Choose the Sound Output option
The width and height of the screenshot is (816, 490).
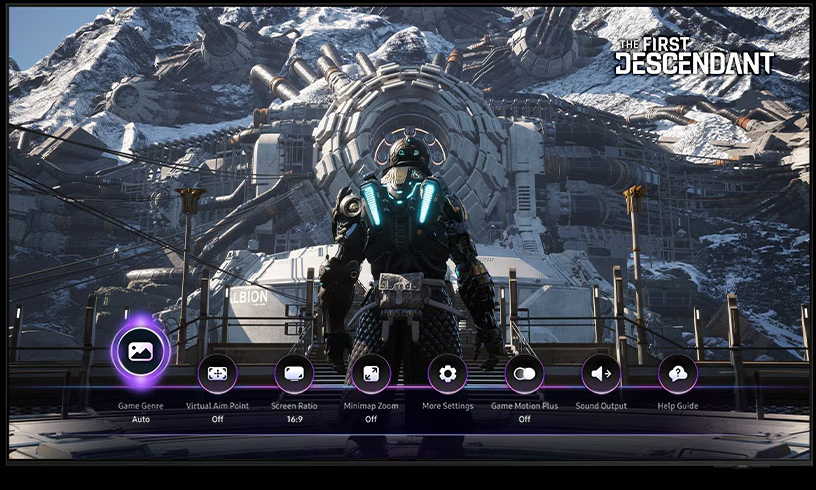601,374
